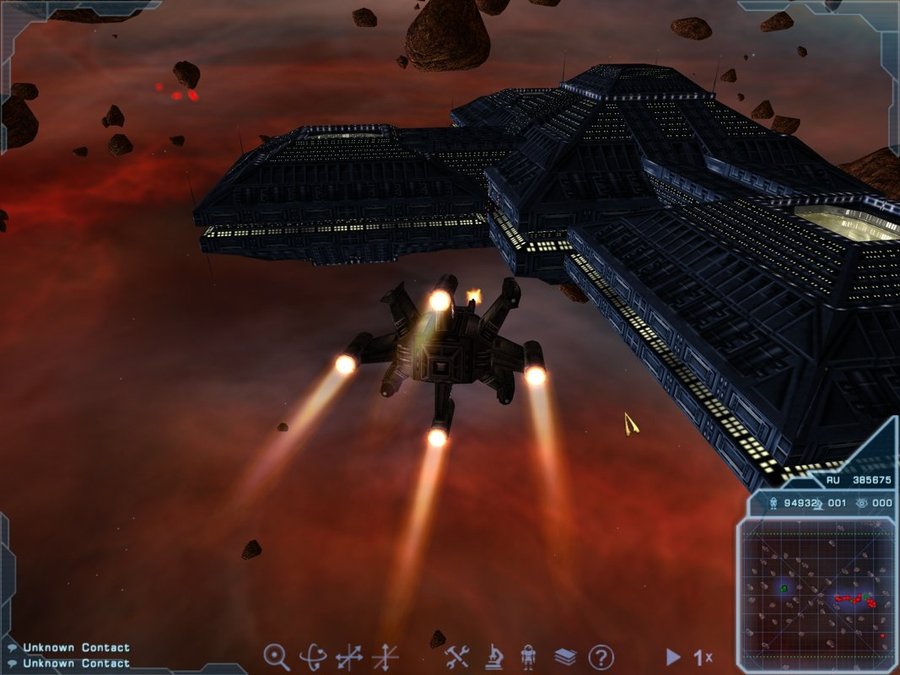Show the crew robot figure panel
The height and width of the screenshot is (675, 900).
pyautogui.click(x=529, y=657)
